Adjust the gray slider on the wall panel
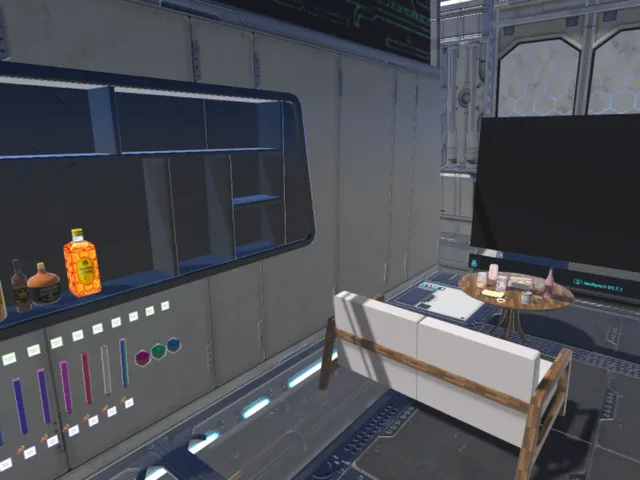The image size is (640, 480). pos(105,369)
